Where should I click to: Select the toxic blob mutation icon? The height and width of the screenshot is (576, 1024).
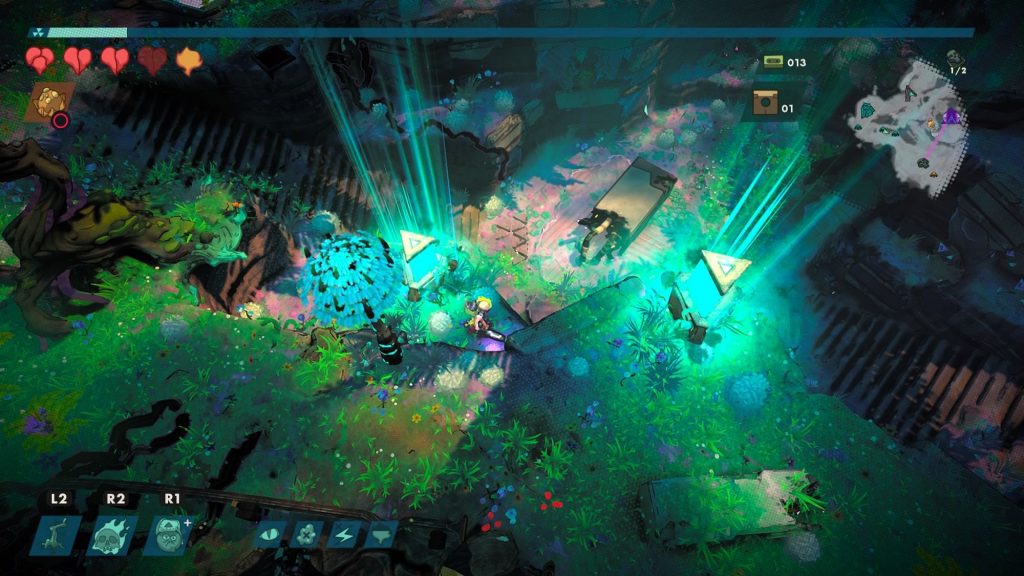pos(303,532)
